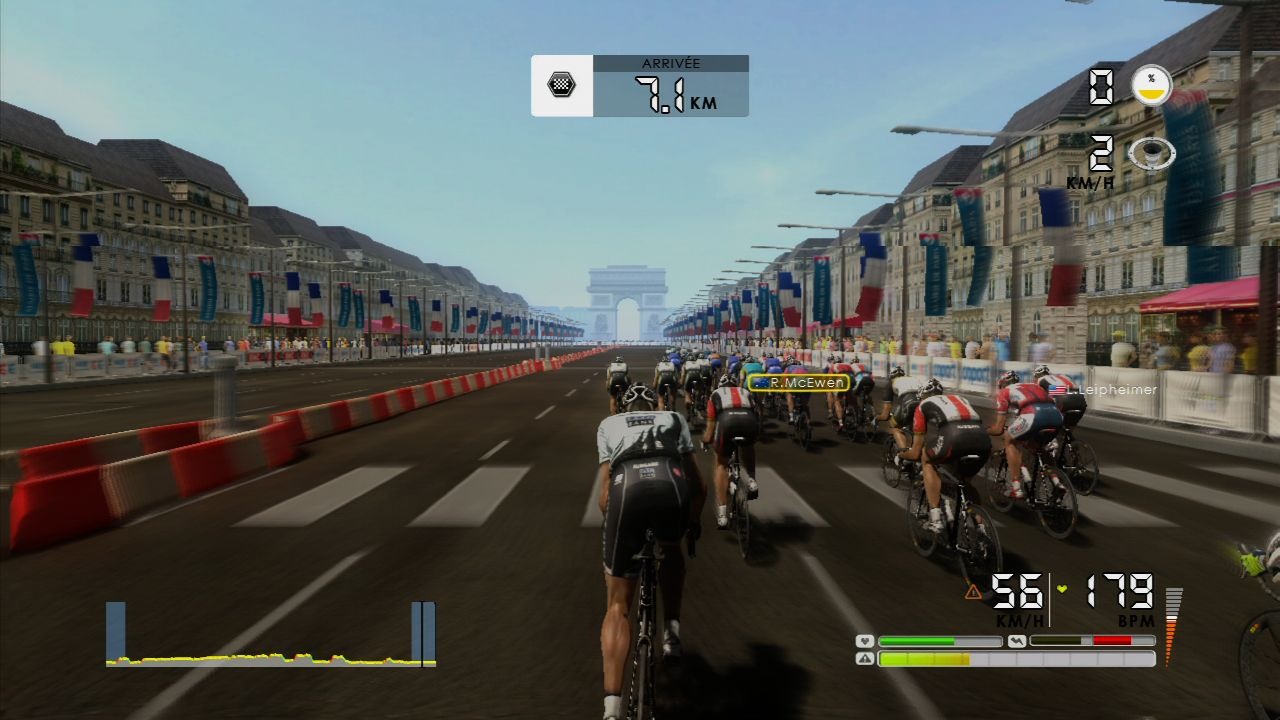This screenshot has width=1280, height=720.
Task: Open the stage elevation profile map
Action: point(270,636)
